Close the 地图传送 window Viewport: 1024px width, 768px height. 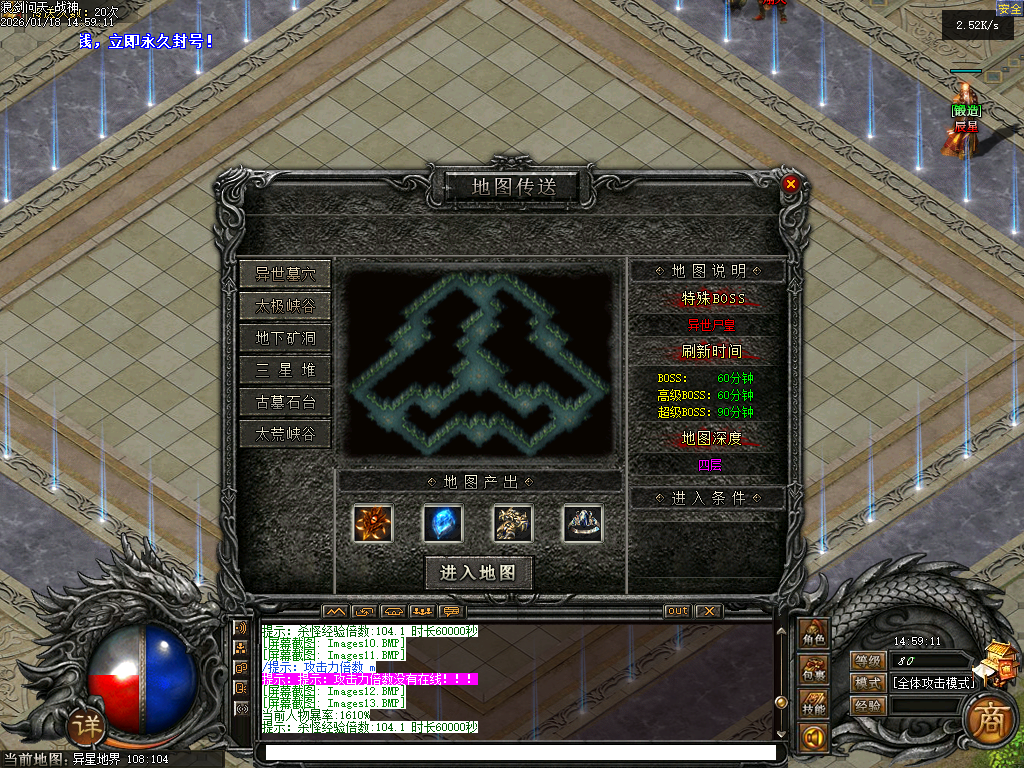click(791, 184)
